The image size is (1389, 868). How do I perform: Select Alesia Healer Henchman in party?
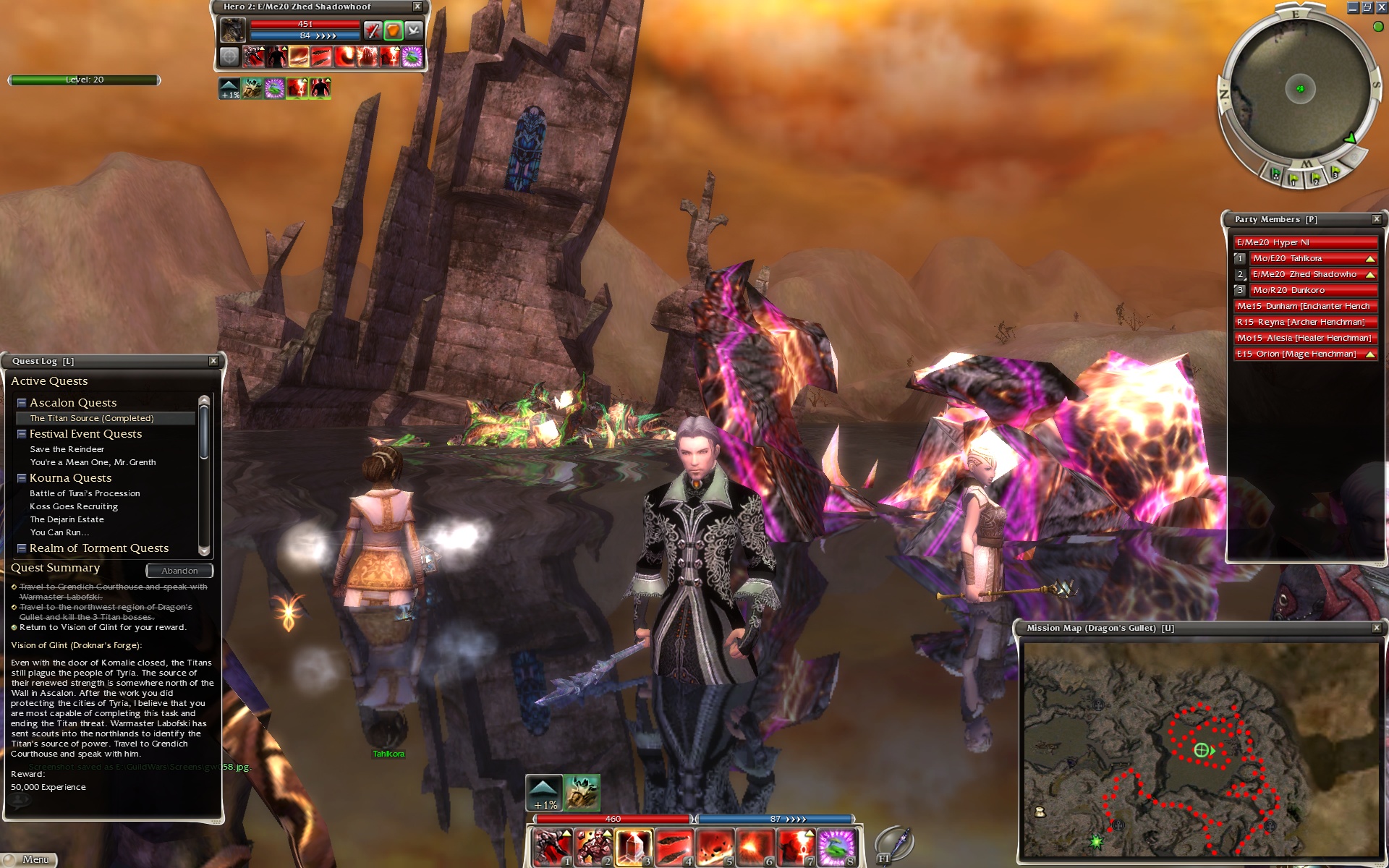click(x=1304, y=338)
